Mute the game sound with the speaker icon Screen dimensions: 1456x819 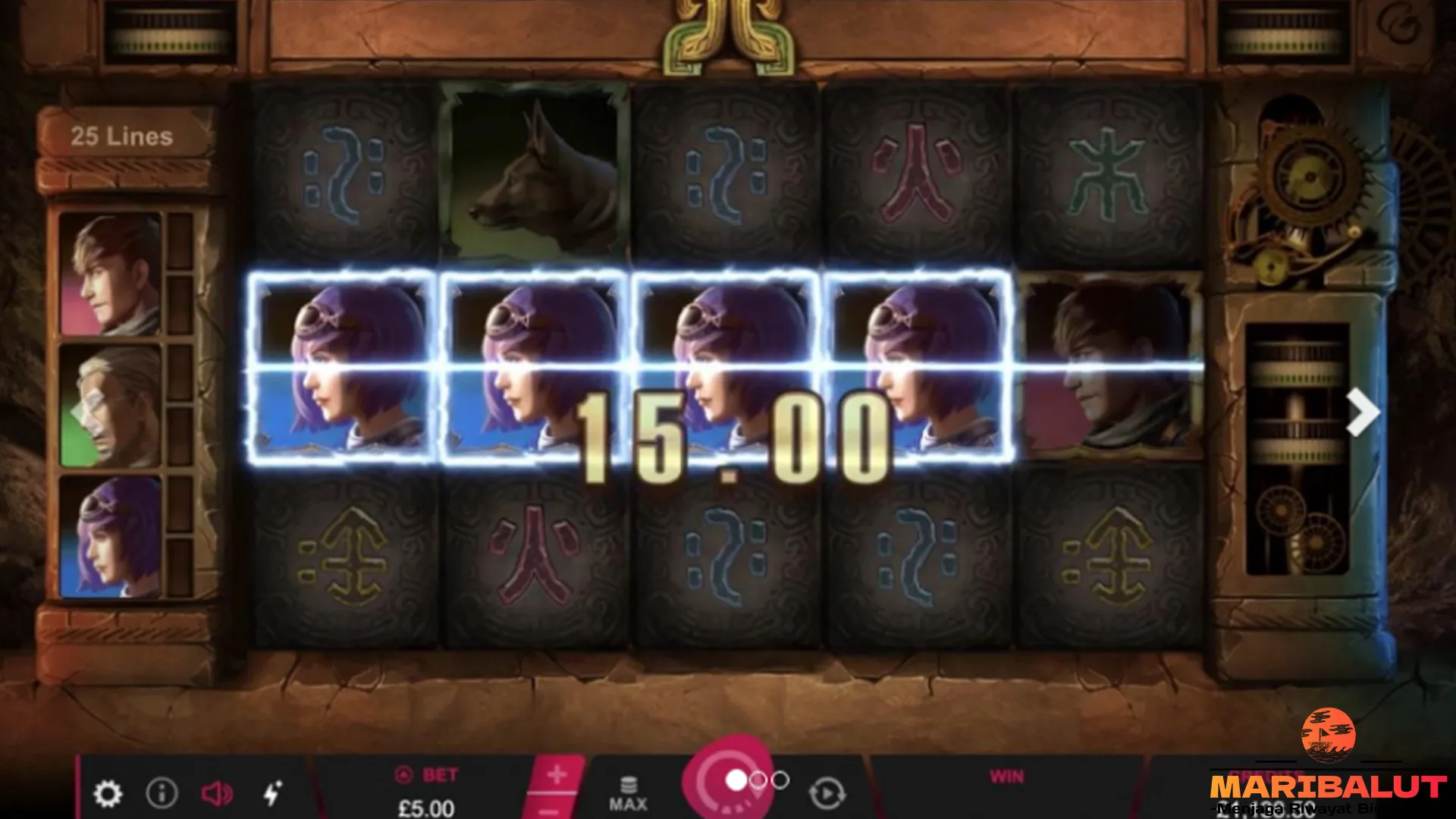point(217,794)
